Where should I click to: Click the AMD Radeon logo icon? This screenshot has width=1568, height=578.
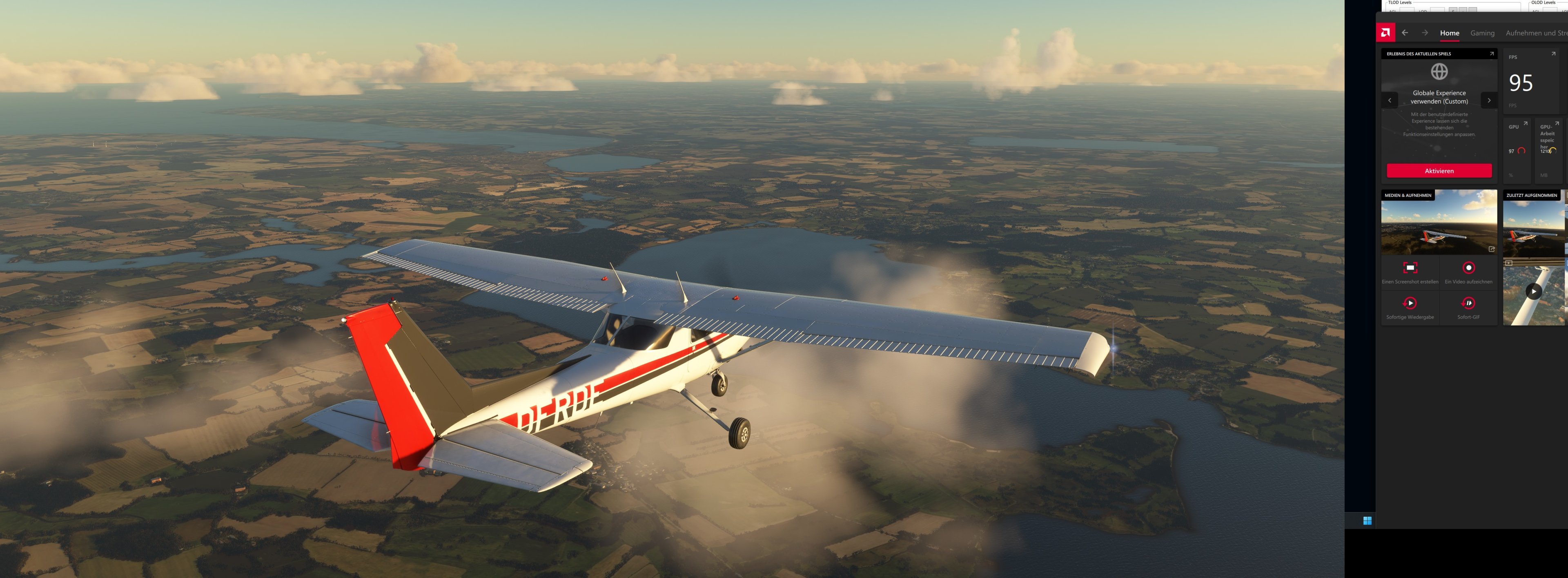[1385, 32]
